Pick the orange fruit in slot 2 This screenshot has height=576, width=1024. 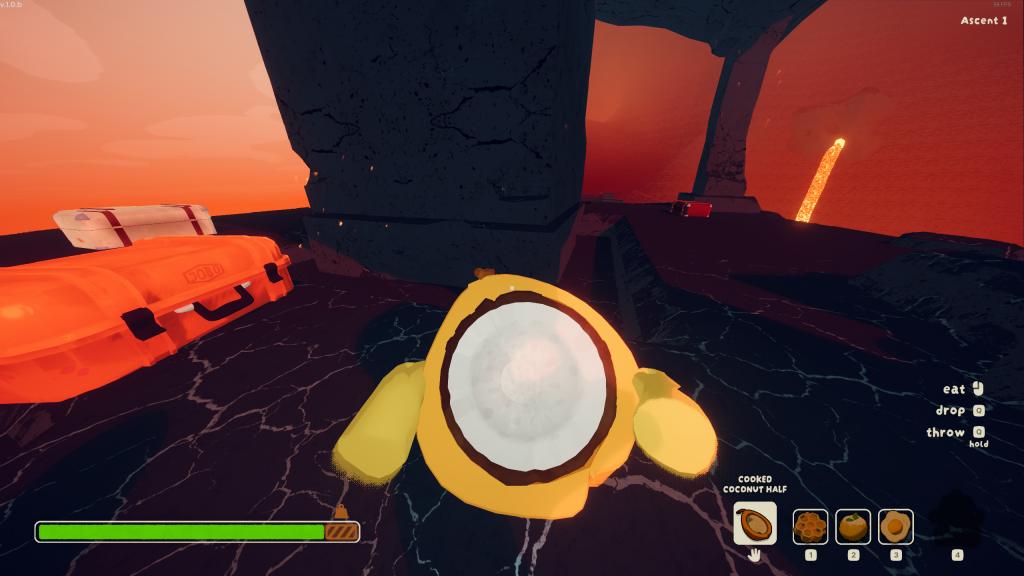(853, 526)
